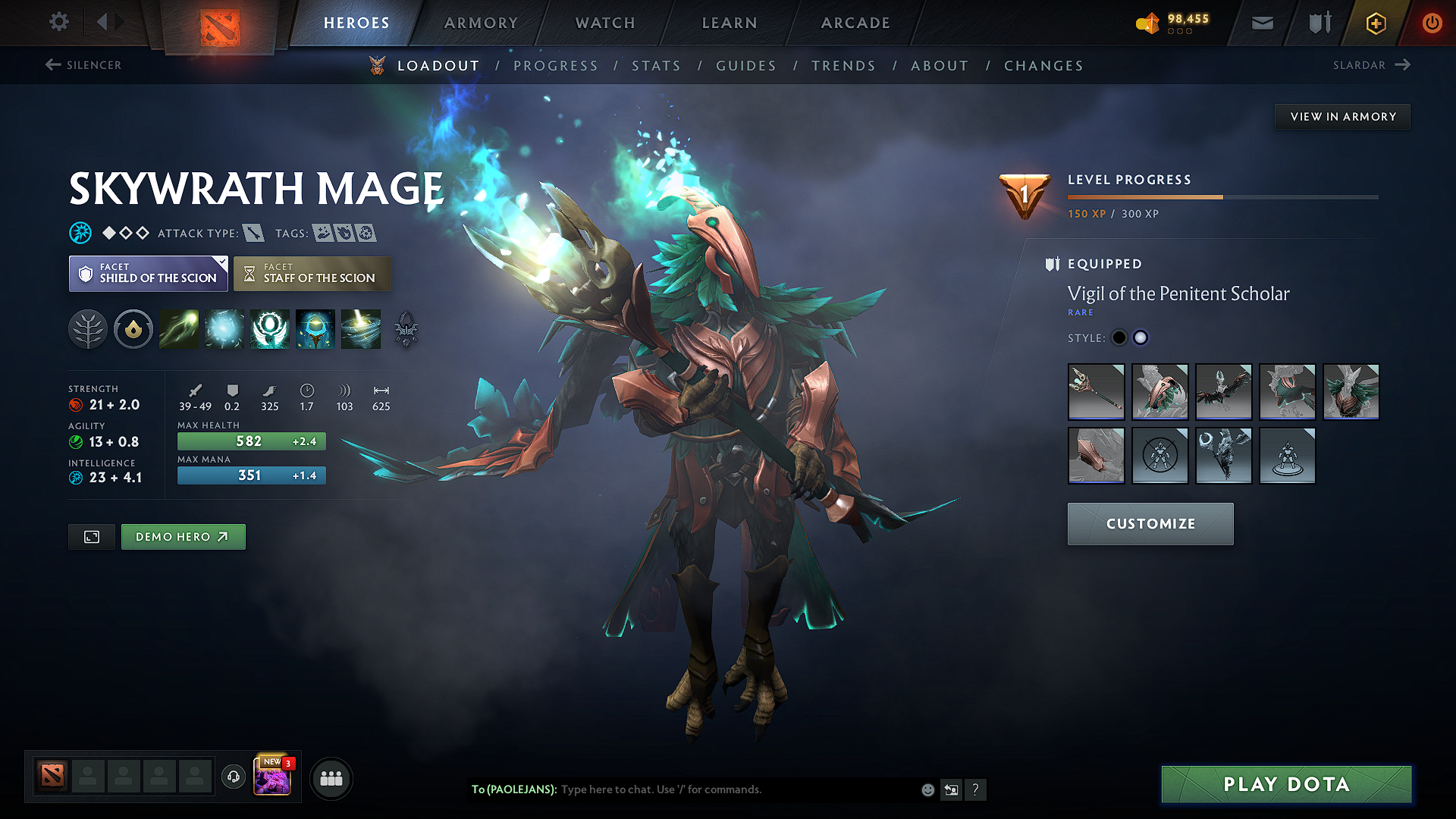Open the party finder icon near chat
The height and width of the screenshot is (819, 1456).
point(331,778)
